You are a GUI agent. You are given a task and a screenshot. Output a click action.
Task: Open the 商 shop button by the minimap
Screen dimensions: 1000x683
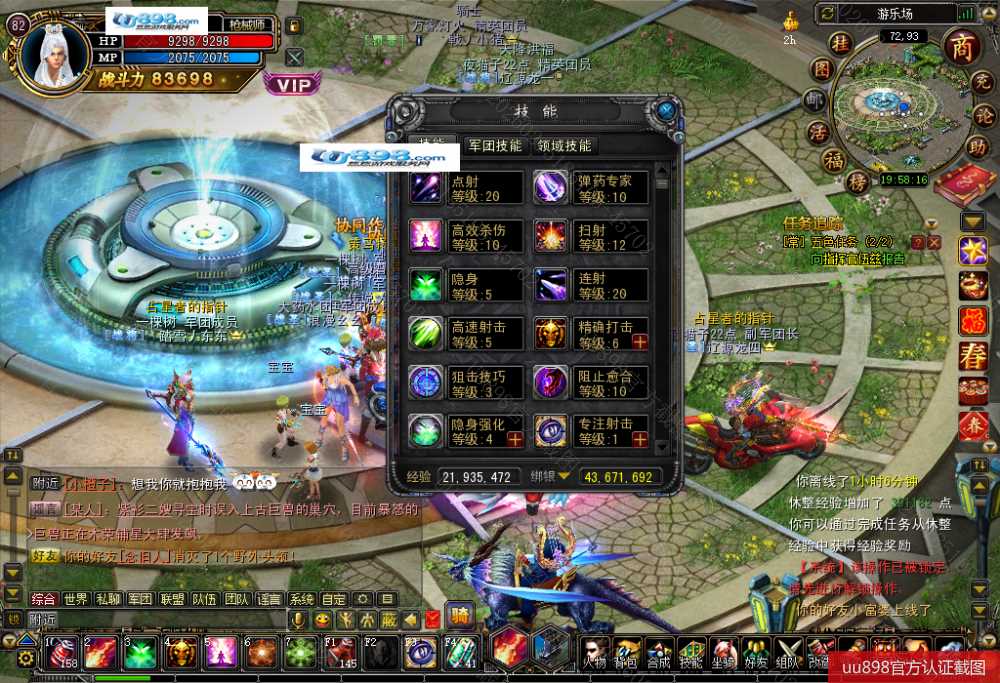[x=962, y=46]
